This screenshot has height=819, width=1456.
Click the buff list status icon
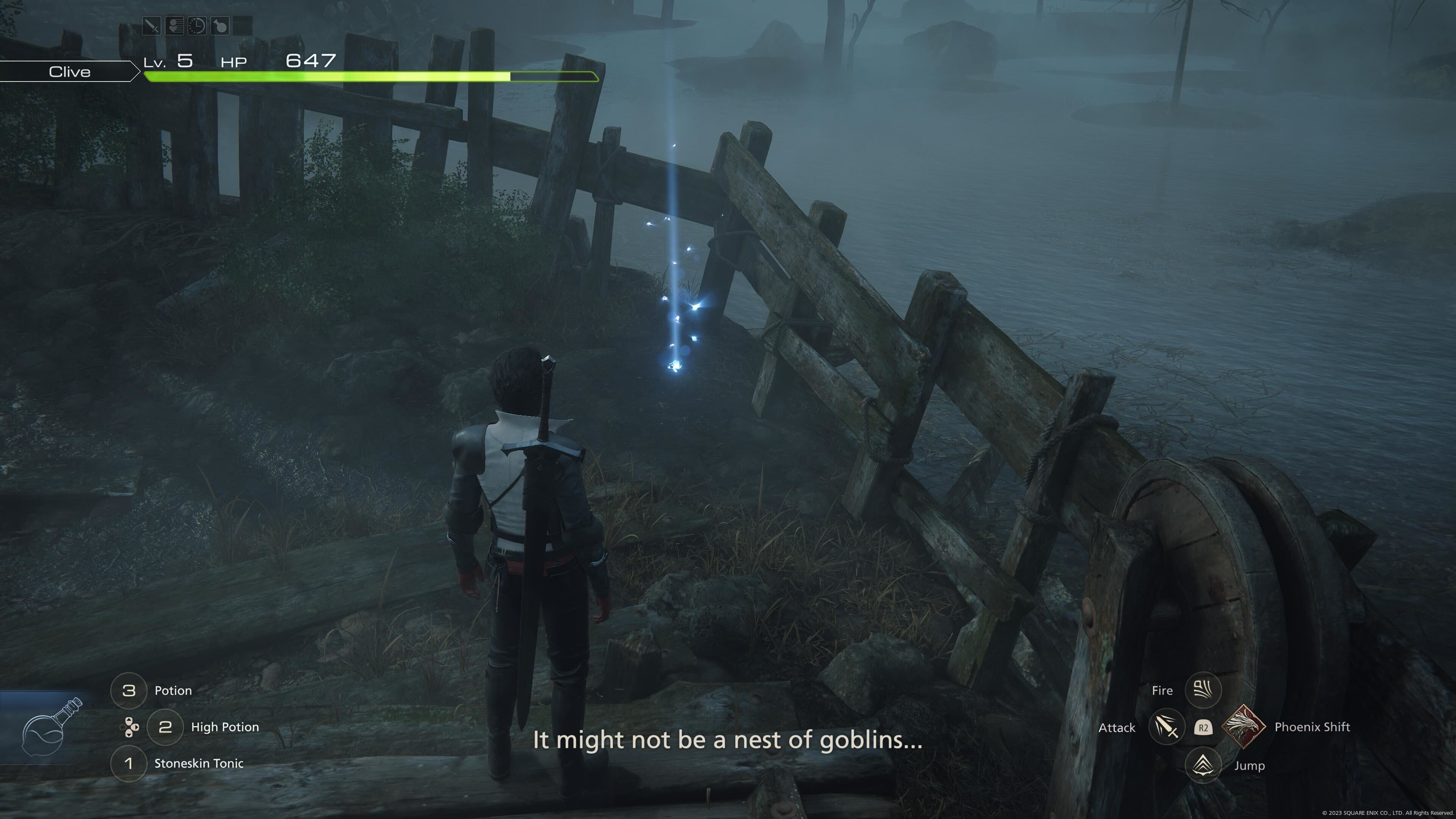coord(175,26)
